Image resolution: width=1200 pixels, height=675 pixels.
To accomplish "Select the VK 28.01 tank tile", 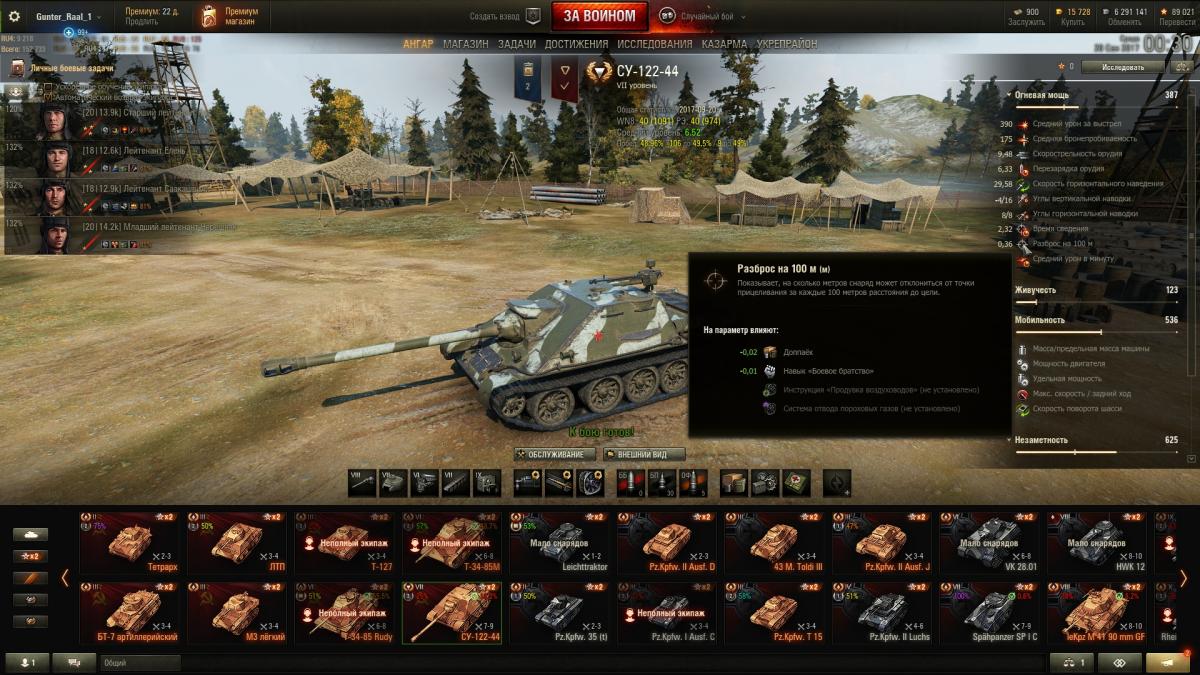I will click(991, 540).
